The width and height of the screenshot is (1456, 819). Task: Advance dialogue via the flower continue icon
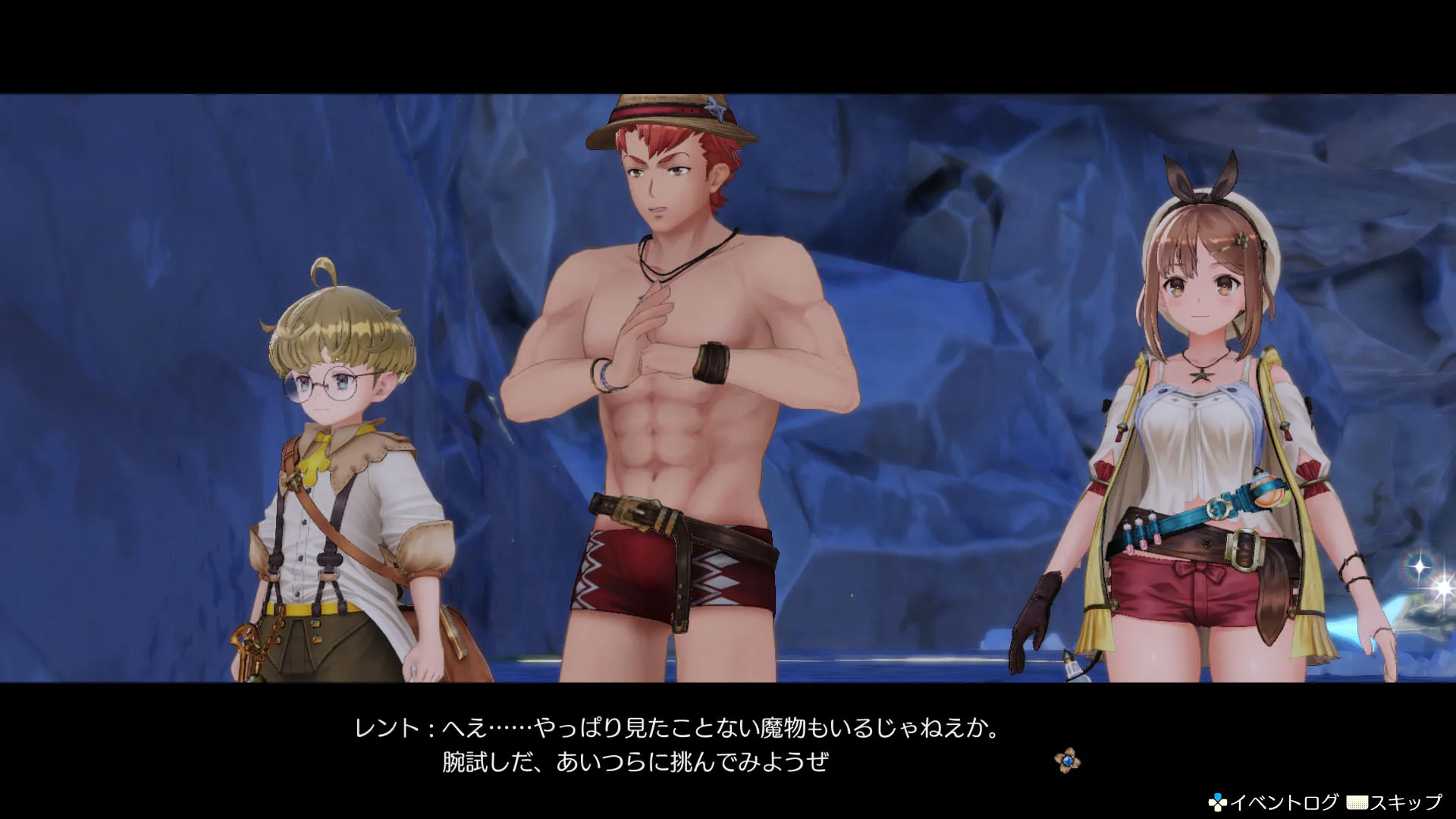pos(1068,761)
